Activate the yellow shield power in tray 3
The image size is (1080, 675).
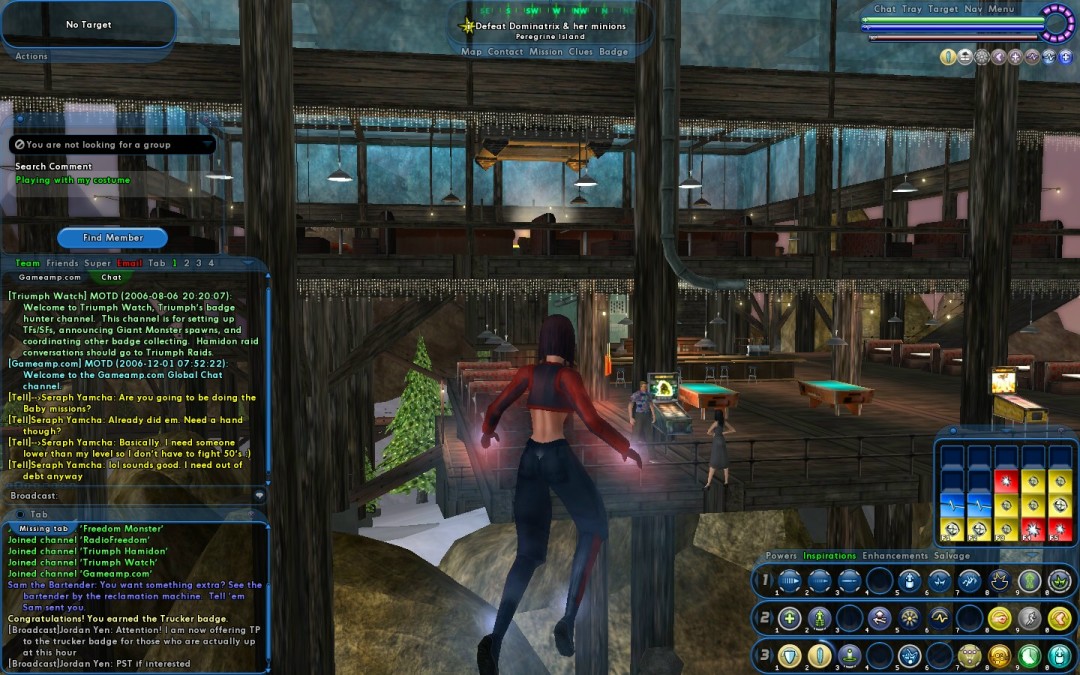tap(790, 656)
